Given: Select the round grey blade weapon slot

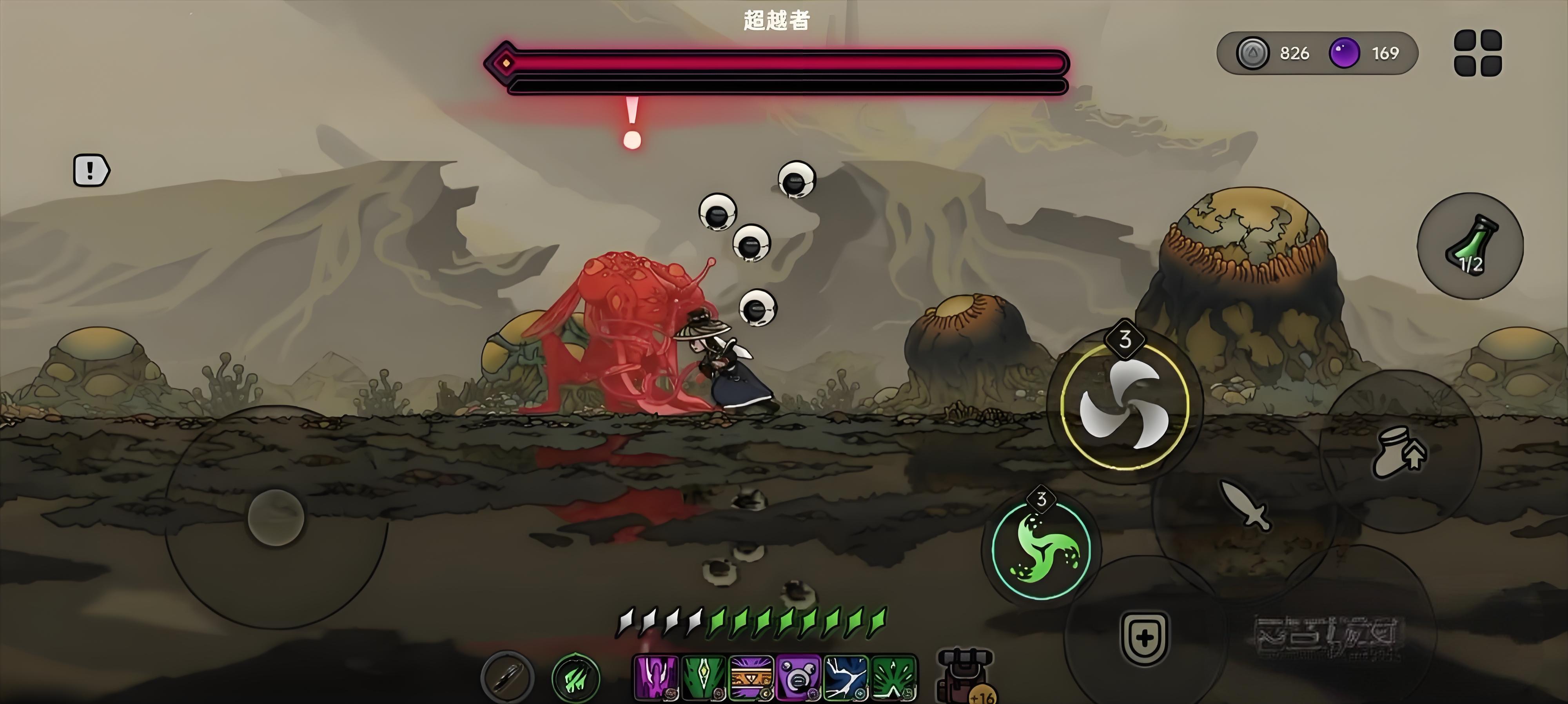Looking at the screenshot, I should click(507, 677).
